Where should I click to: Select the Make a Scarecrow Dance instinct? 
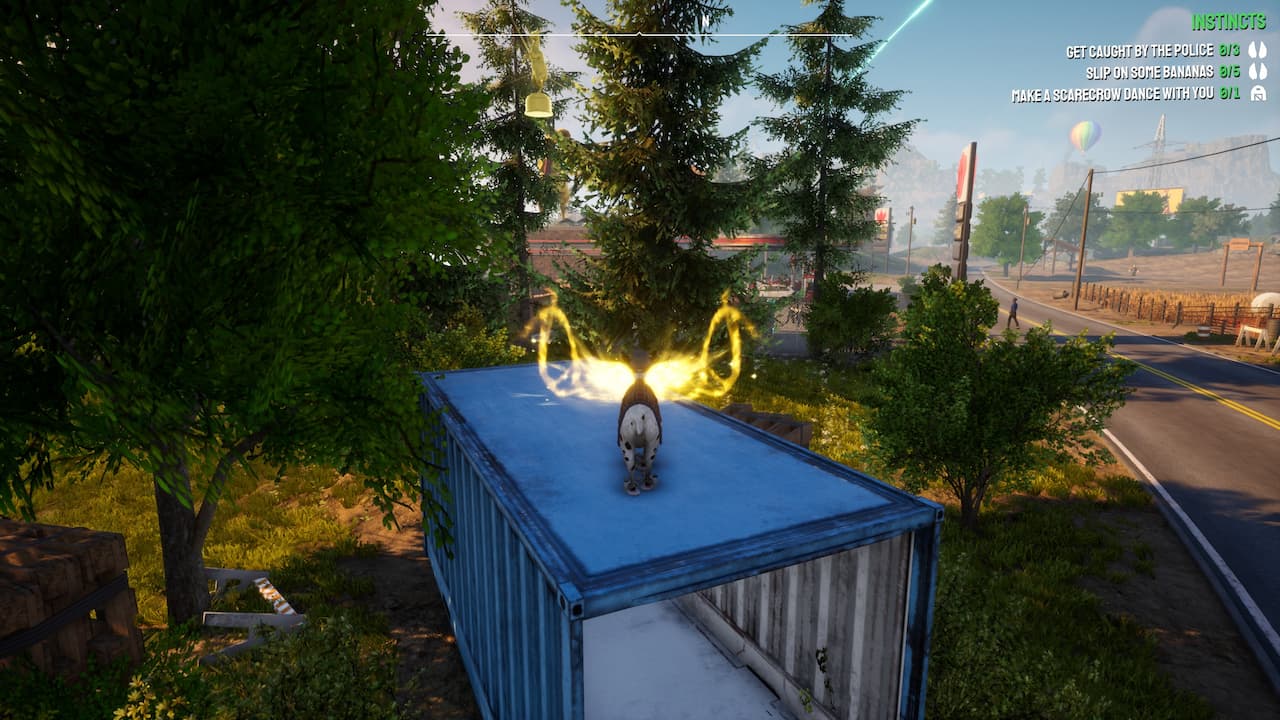(1112, 94)
